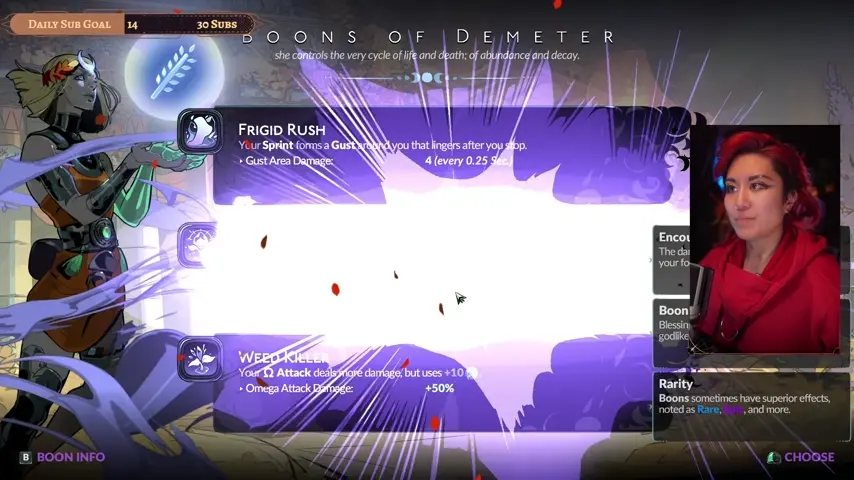The height and width of the screenshot is (480, 854).
Task: Click the Weed Killer boon icon
Action: tap(200, 358)
